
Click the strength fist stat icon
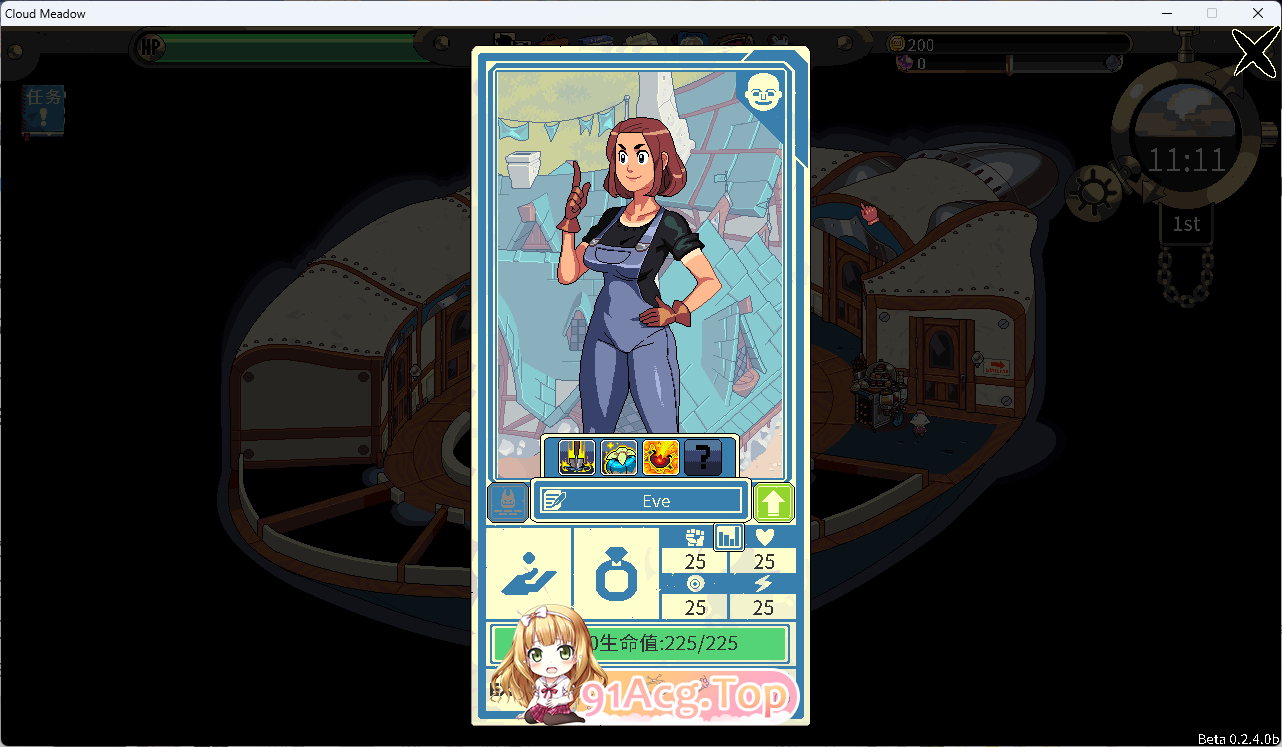[695, 537]
